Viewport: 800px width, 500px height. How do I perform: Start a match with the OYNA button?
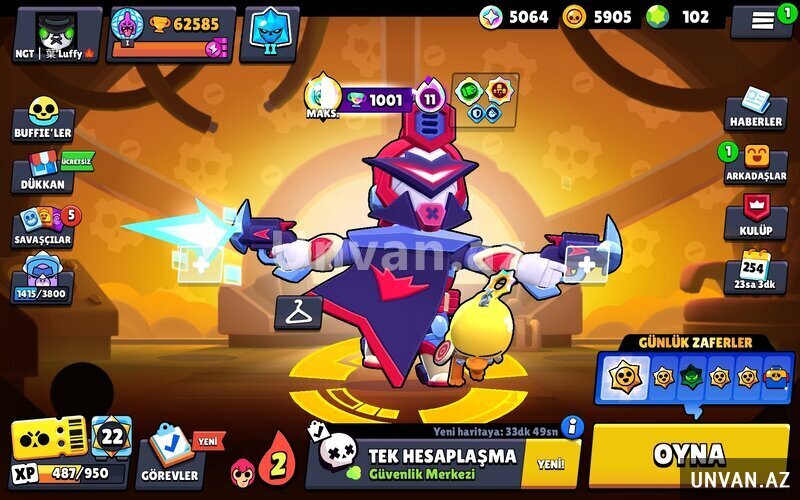tap(689, 455)
